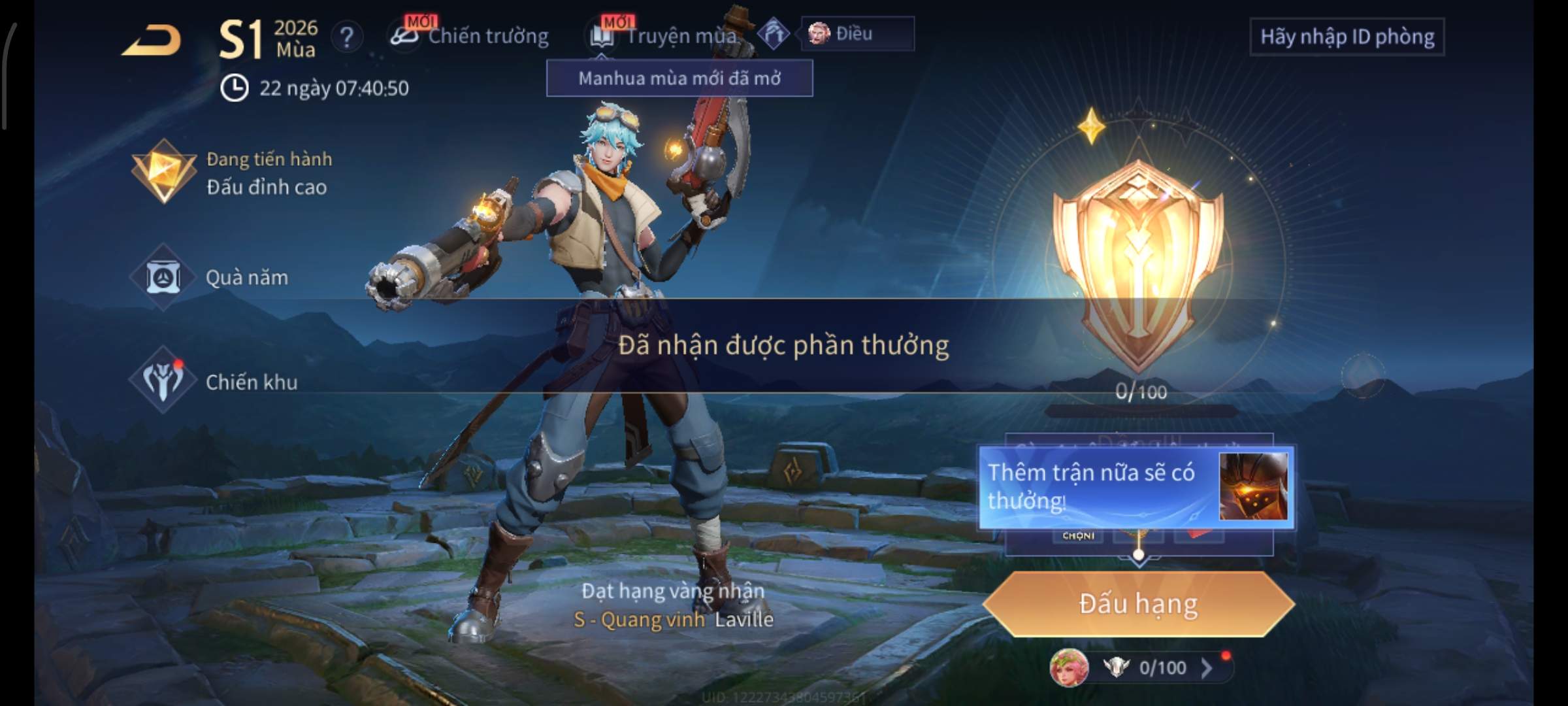Screen dimensions: 1568x706
Task: Go back using the golden arrow
Action: point(152,41)
